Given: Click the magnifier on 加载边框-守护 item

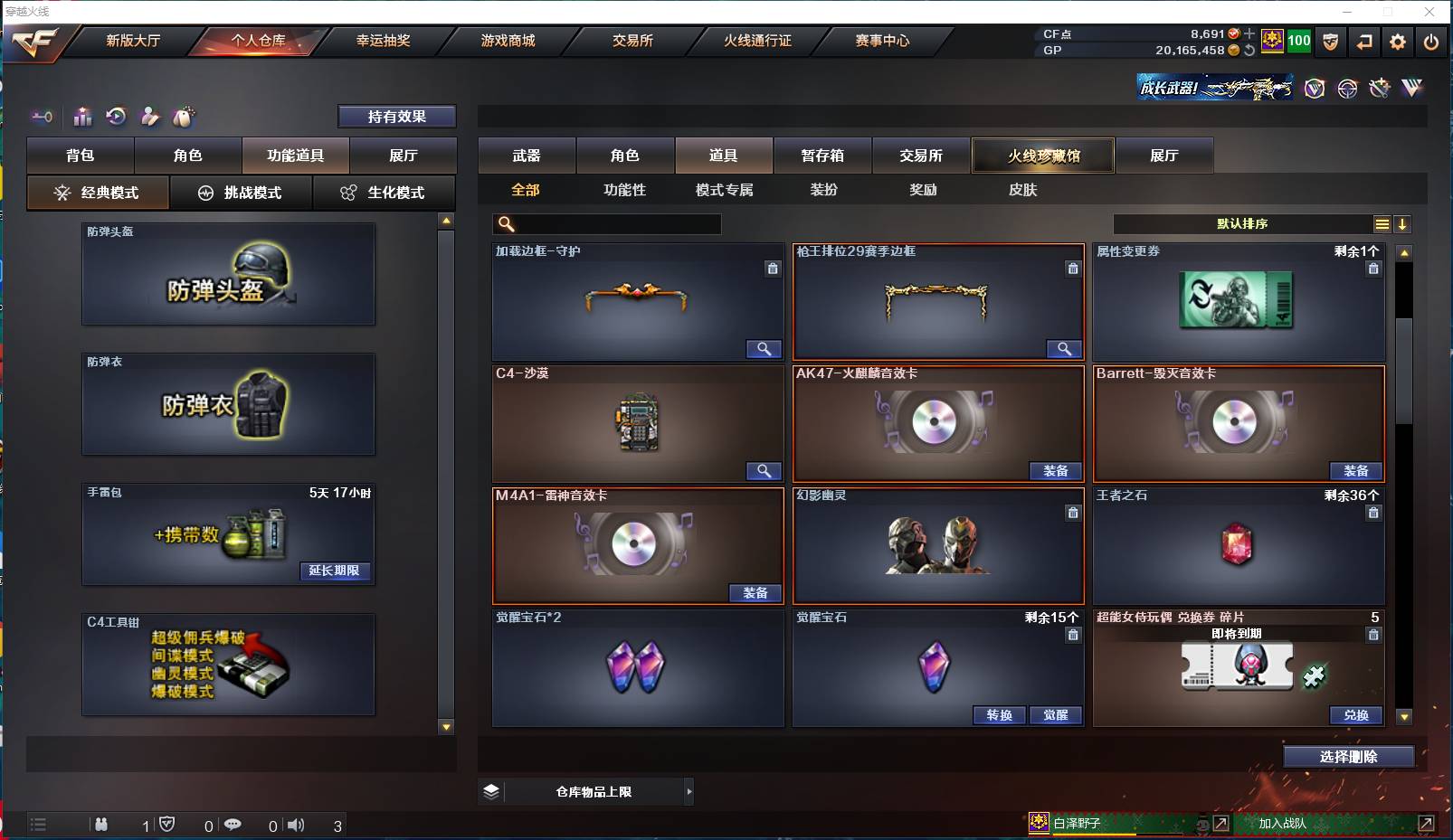Looking at the screenshot, I should (764, 348).
